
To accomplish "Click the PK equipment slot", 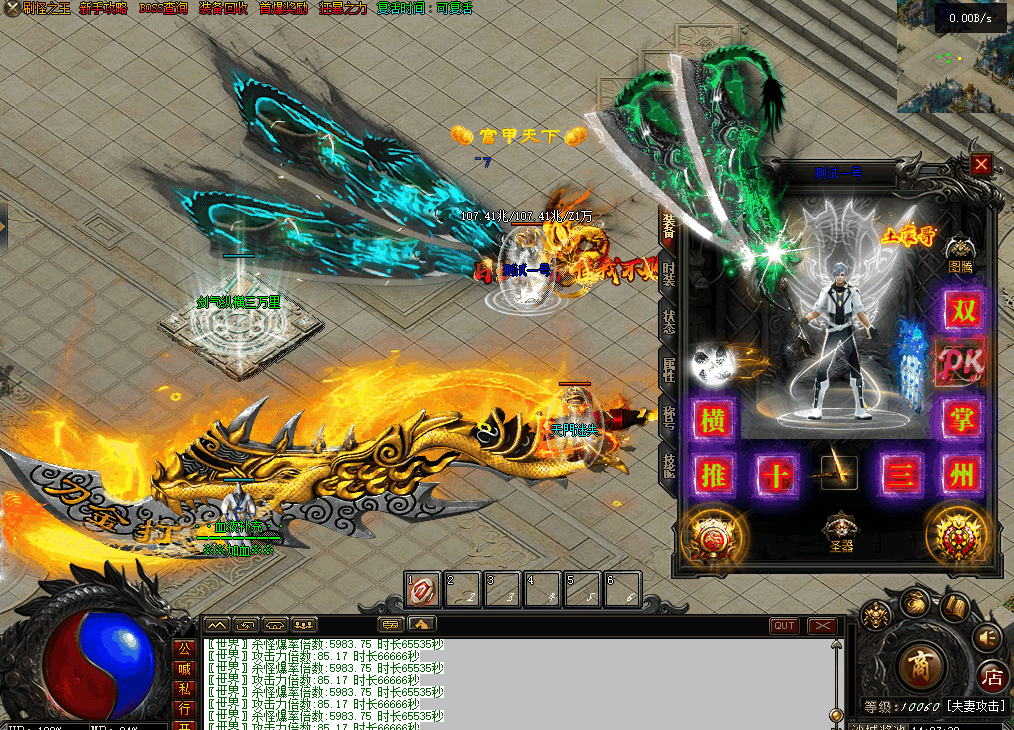I will (962, 361).
